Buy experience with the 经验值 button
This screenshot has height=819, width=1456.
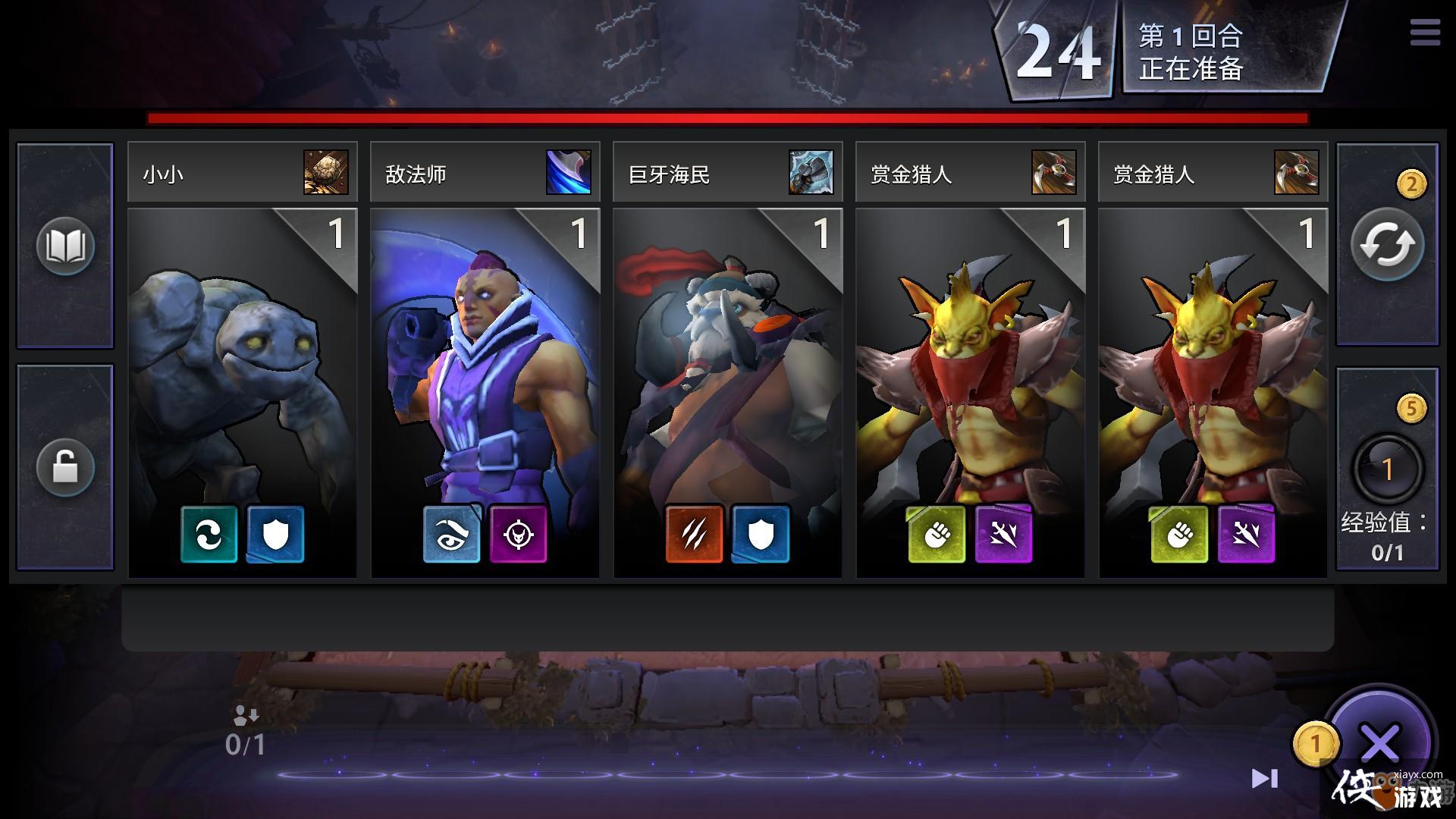click(x=1387, y=469)
